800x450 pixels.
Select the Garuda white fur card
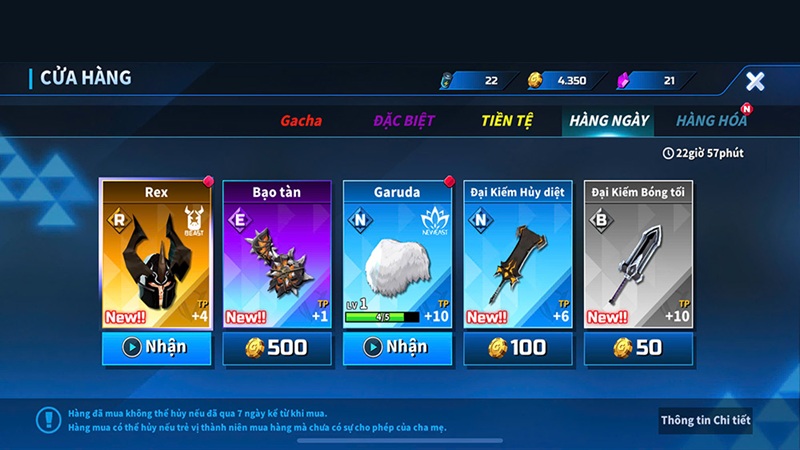tap(398, 255)
